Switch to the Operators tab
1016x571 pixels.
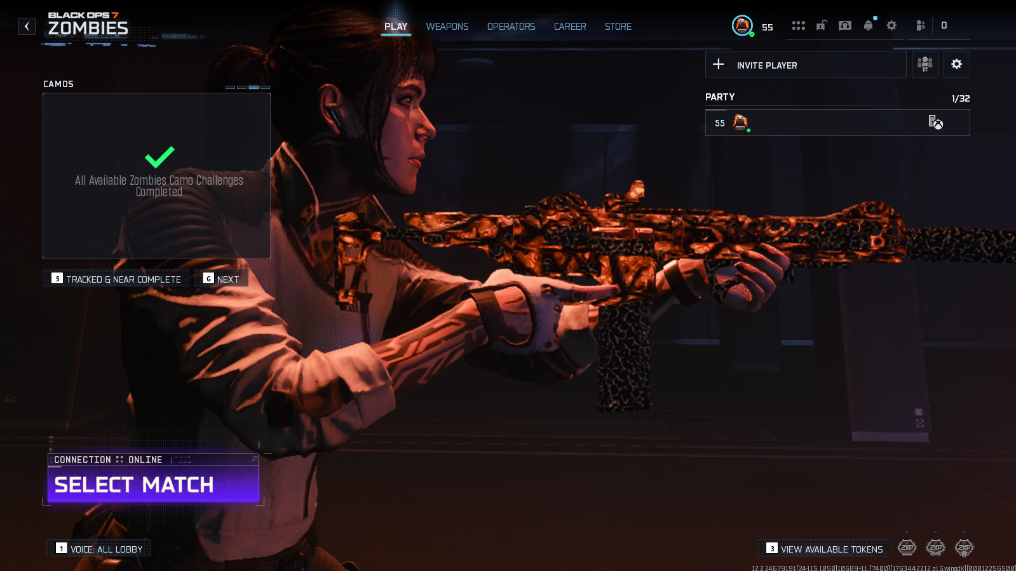click(511, 26)
